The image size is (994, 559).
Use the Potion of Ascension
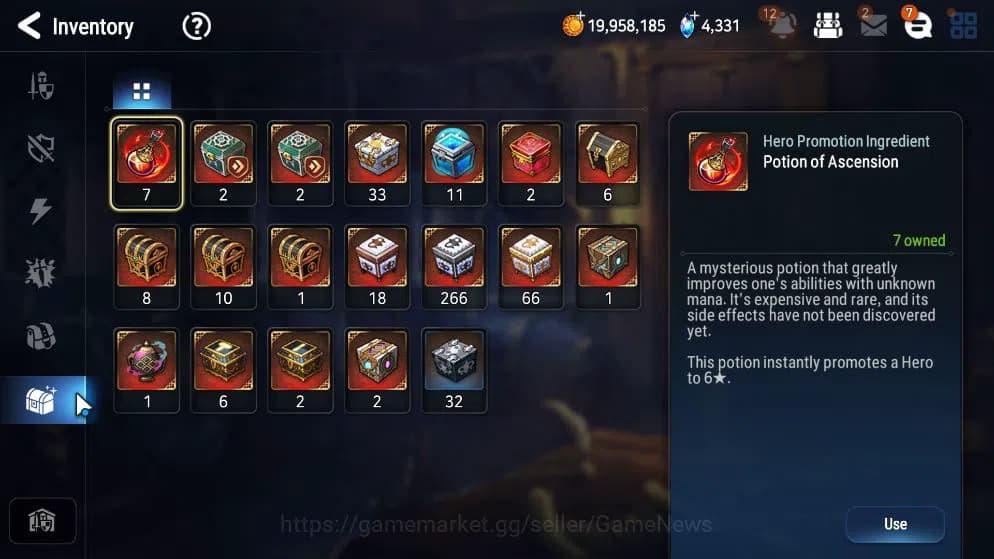[x=894, y=524]
